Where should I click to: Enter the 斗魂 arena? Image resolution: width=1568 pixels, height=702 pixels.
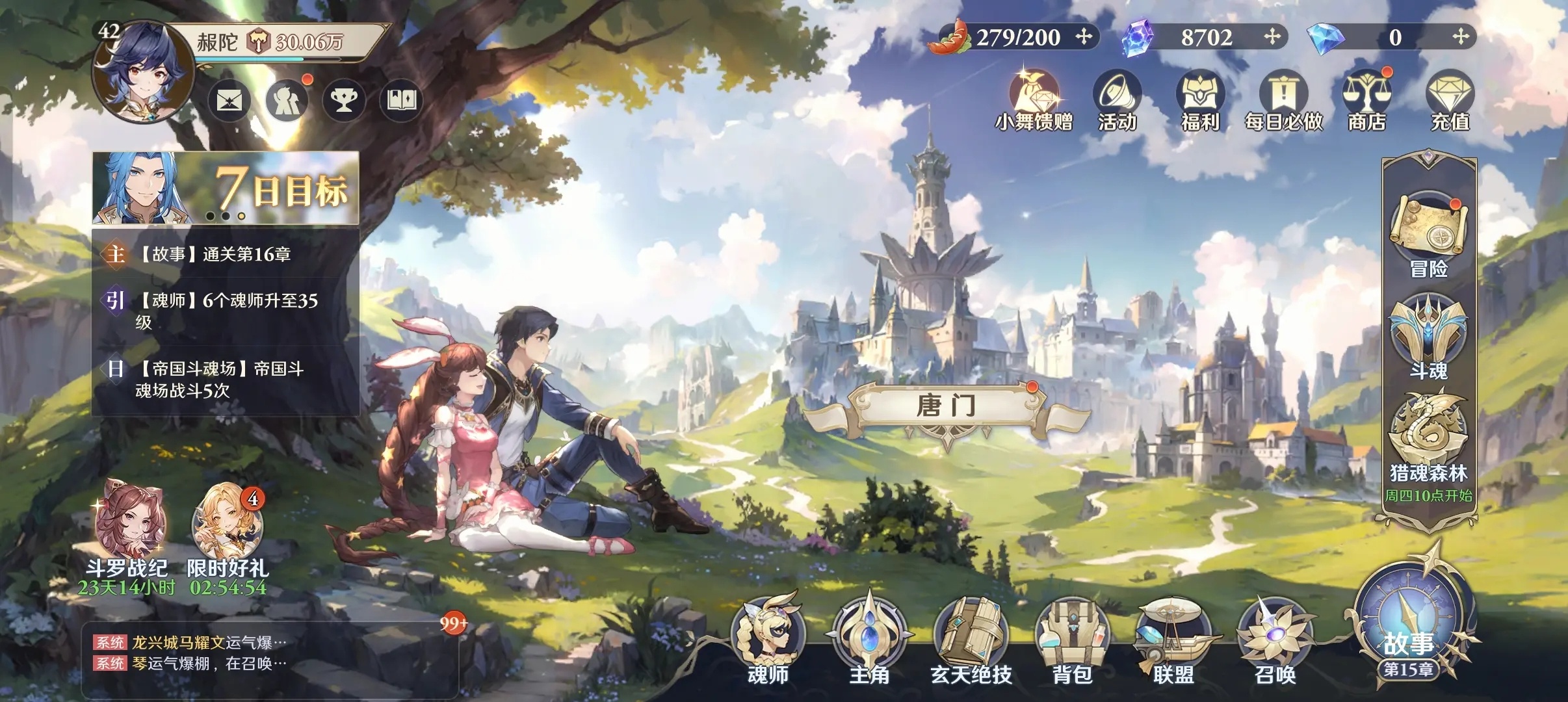pyautogui.click(x=1428, y=335)
